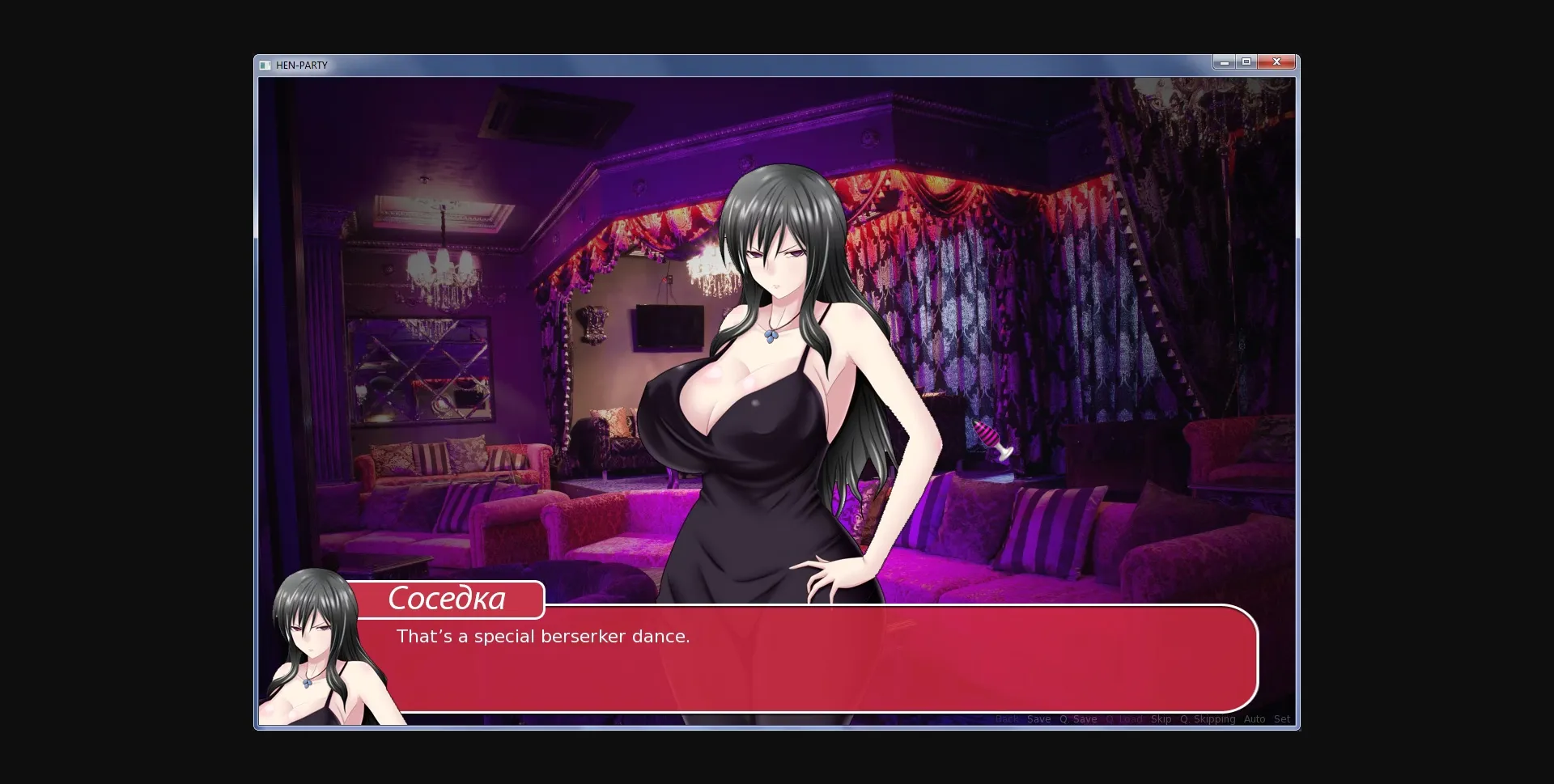
Task: Close the HEN-PARTY window
Action: 1276,61
